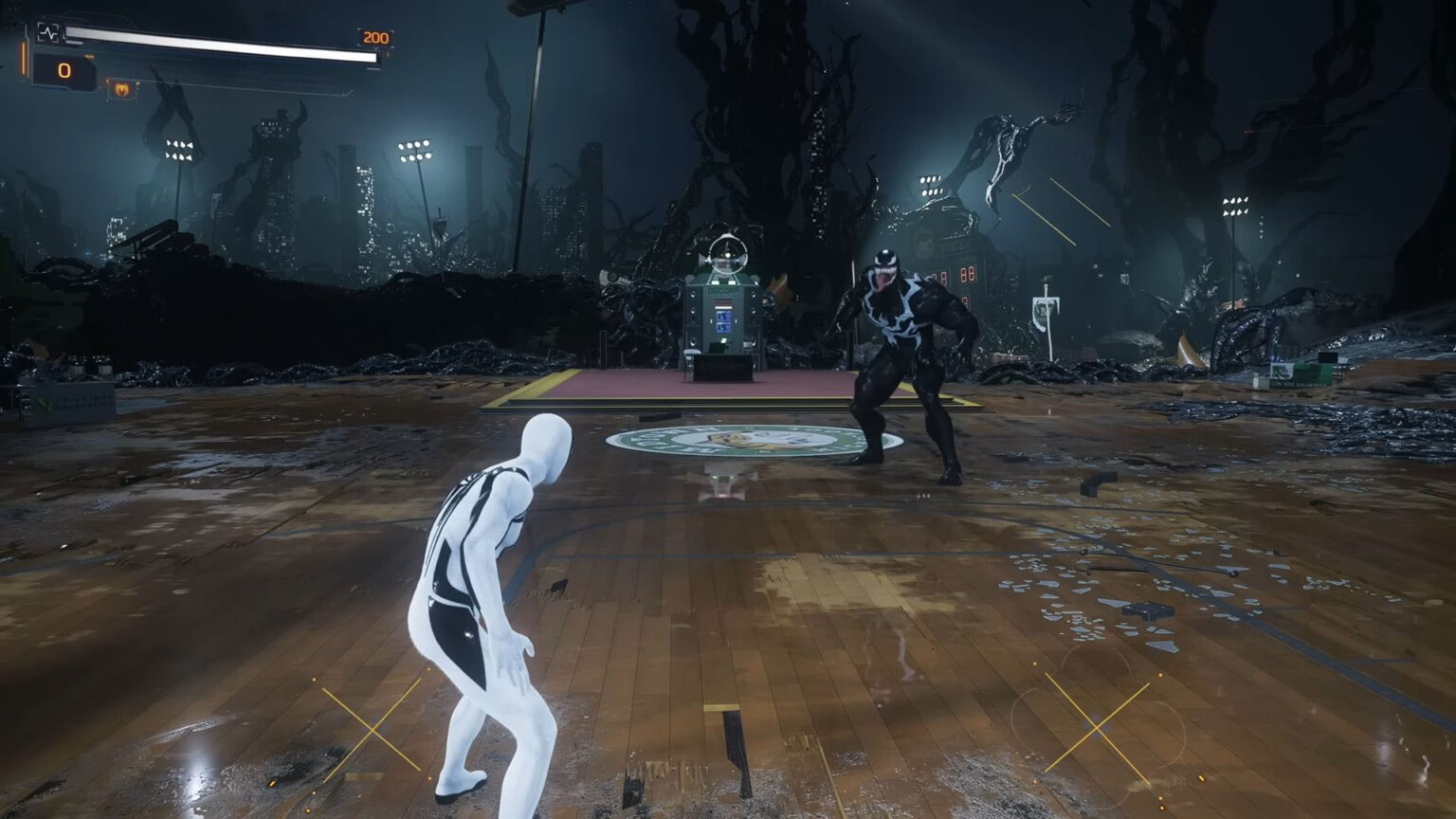Select the spider emblem icon below the counter
Image resolution: width=1456 pixels, height=819 pixels.
120,89
